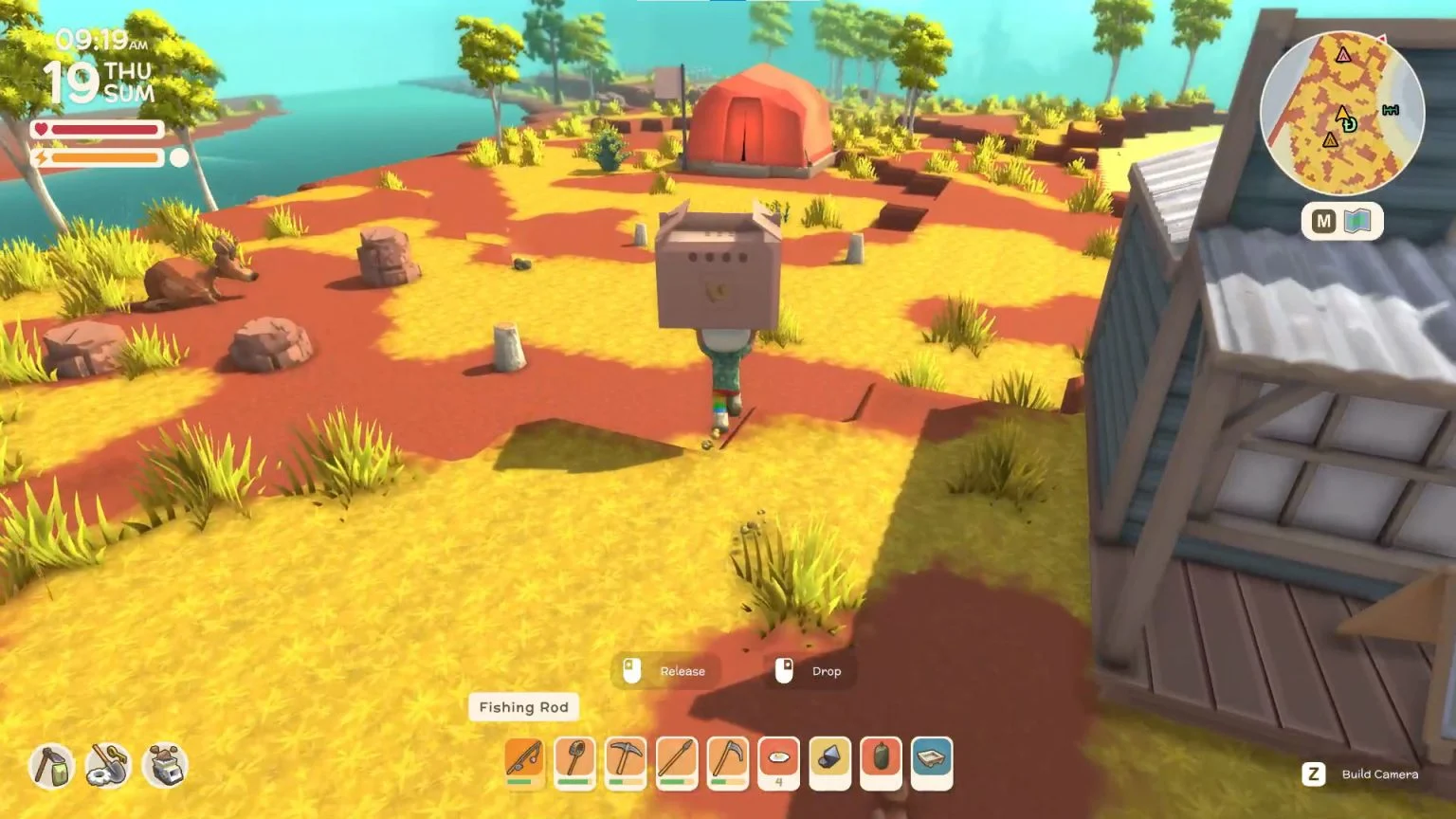Viewport: 1456px width, 819px height.
Task: Click the Fishing Rod name label
Action: (x=523, y=707)
